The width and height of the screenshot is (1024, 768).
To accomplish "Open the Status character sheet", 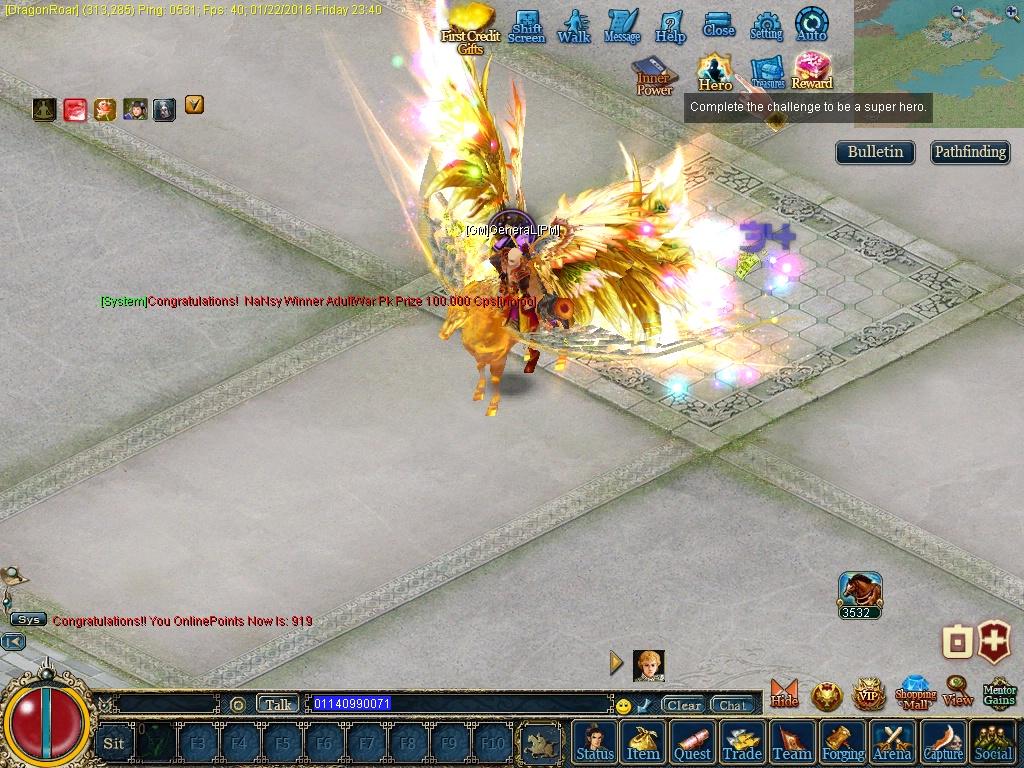I will [x=595, y=742].
